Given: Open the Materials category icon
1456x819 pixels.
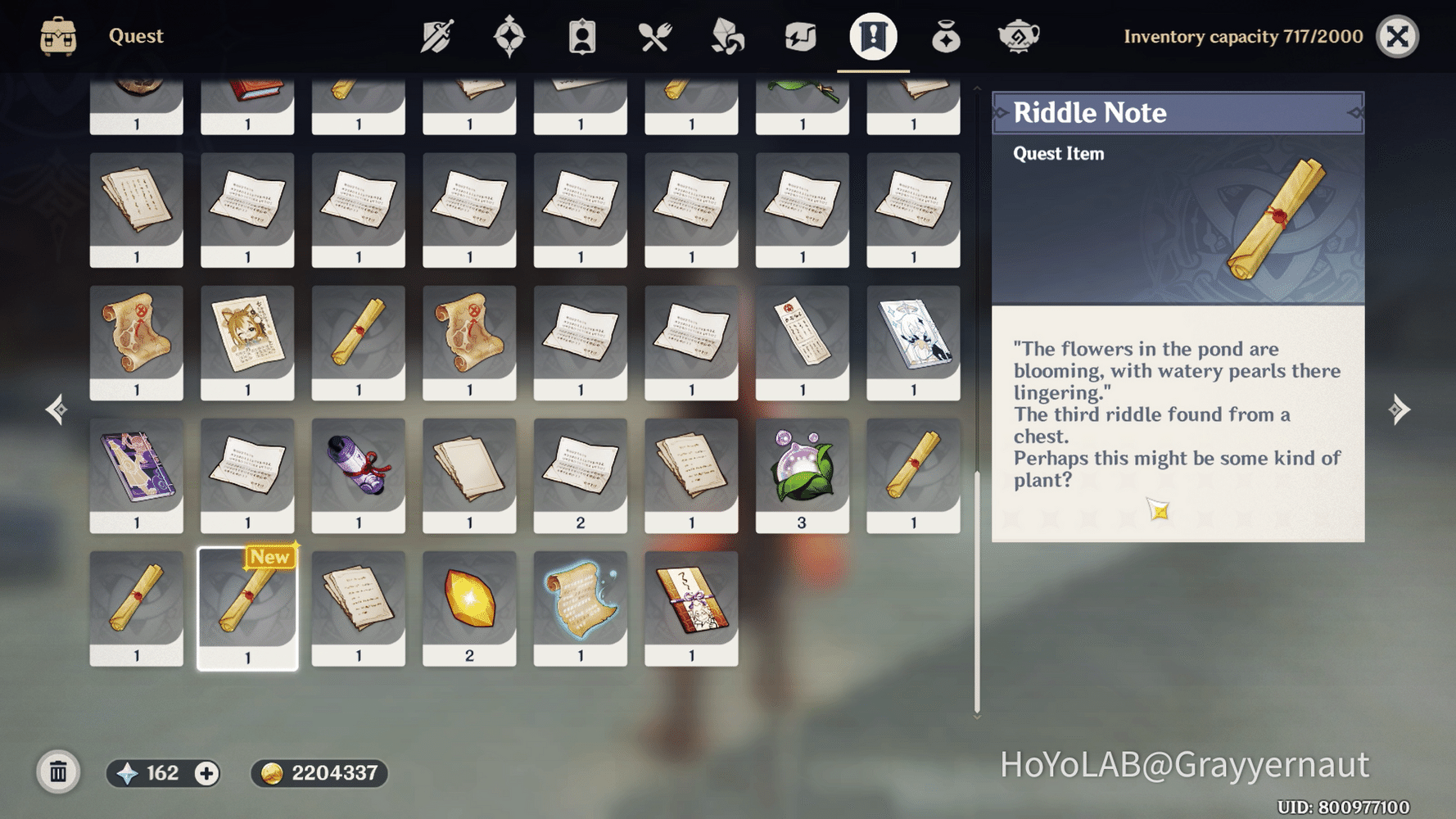Looking at the screenshot, I should coord(726,36).
